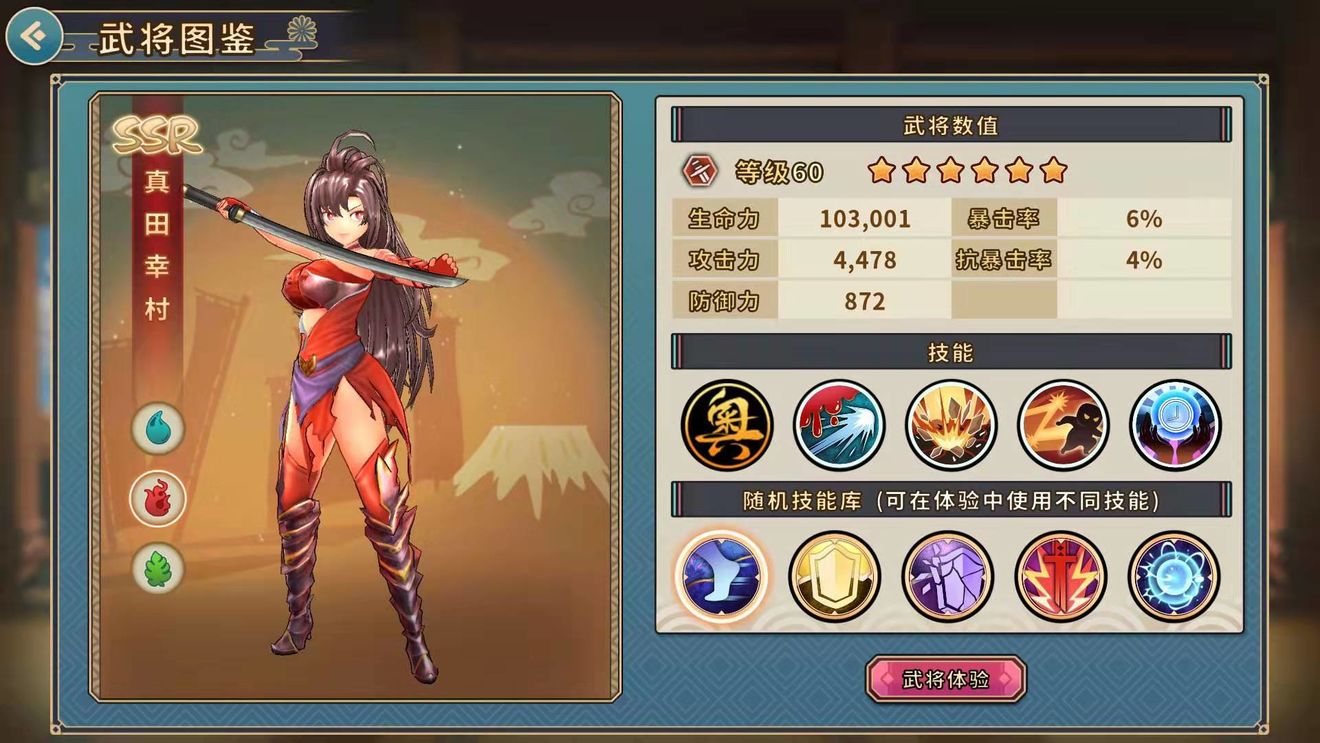Viewport: 1320px width, 743px height.
Task: View the 奥 ultimate skill icon
Action: pyautogui.click(x=727, y=424)
